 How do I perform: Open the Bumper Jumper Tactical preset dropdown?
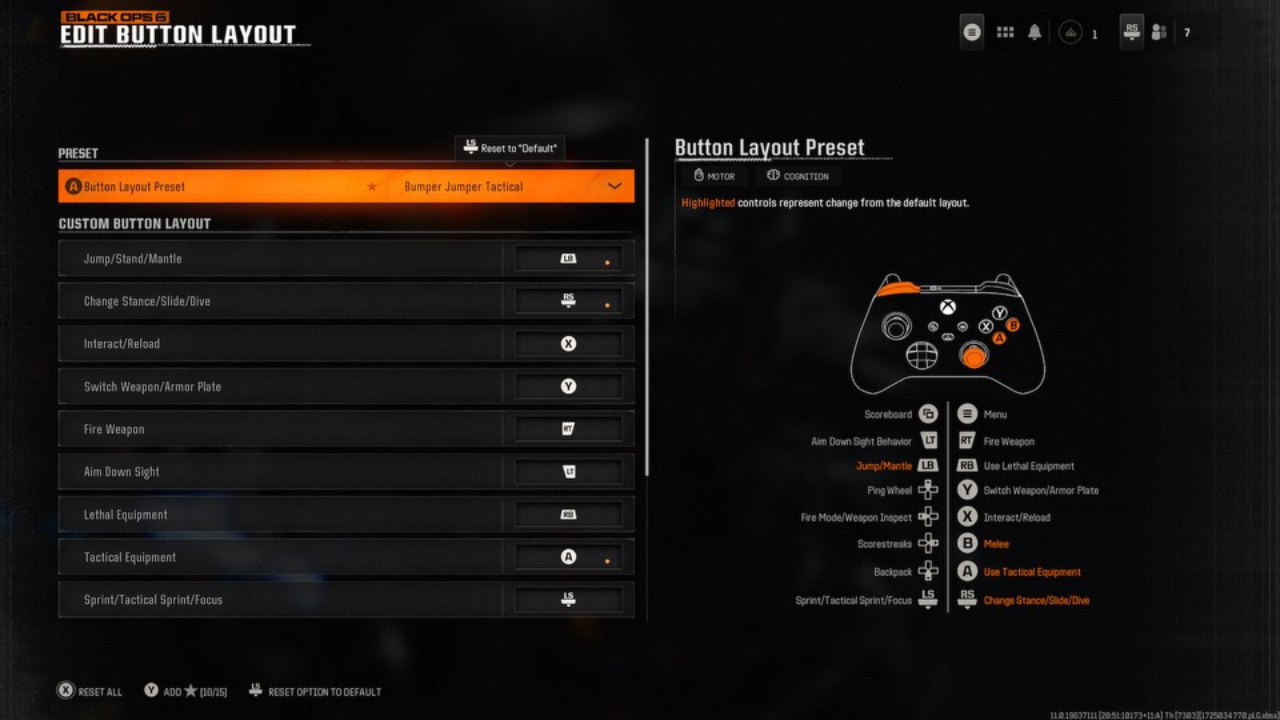pyautogui.click(x=510, y=186)
